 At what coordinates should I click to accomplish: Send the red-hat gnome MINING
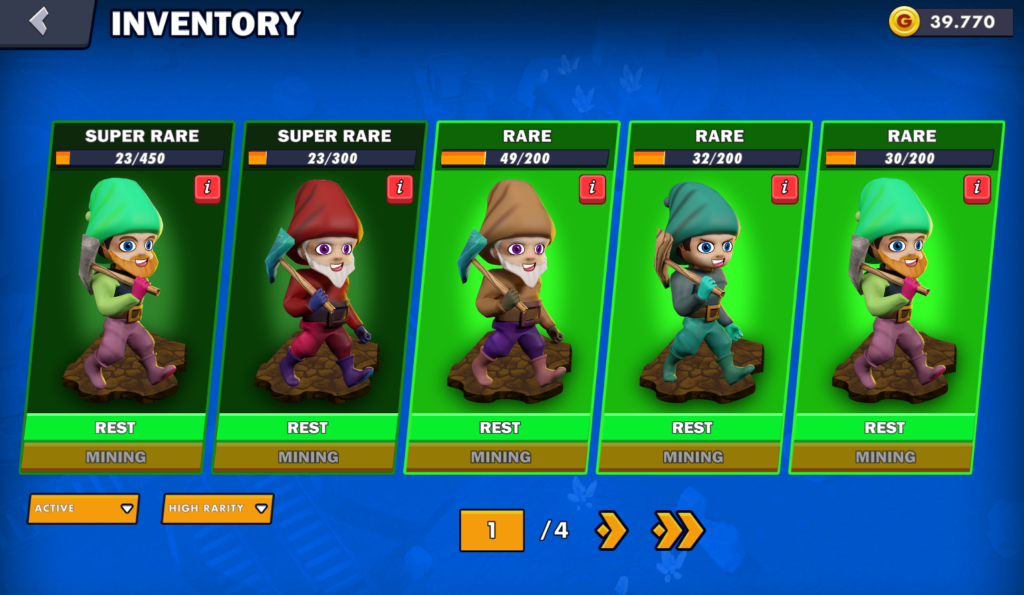pos(307,457)
